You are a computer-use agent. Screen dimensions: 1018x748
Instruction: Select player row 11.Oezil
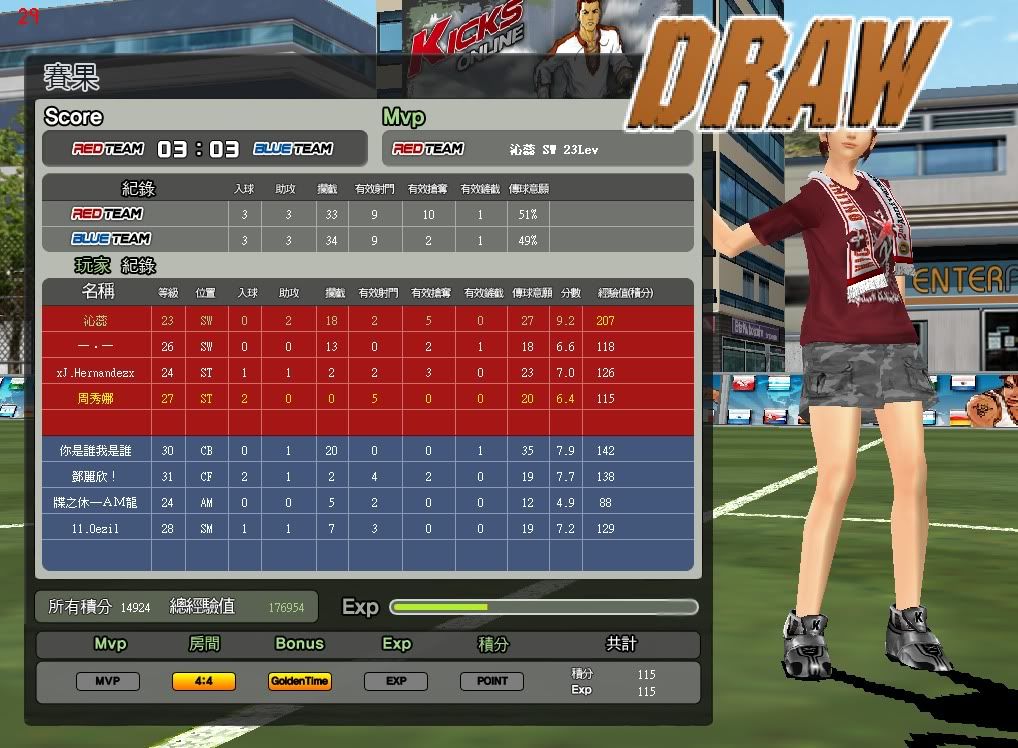(x=368, y=528)
